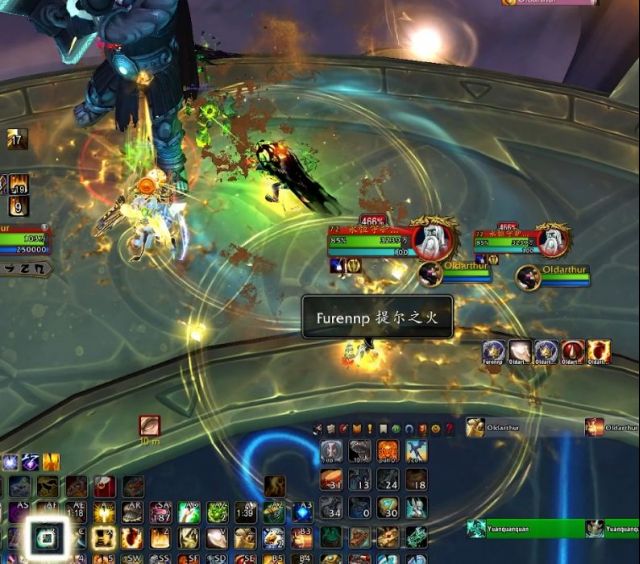Viewport: 640px width, 564px height.
Task: Select the Furennp 提尔之火 nameplate label
Action: pyautogui.click(x=378, y=317)
